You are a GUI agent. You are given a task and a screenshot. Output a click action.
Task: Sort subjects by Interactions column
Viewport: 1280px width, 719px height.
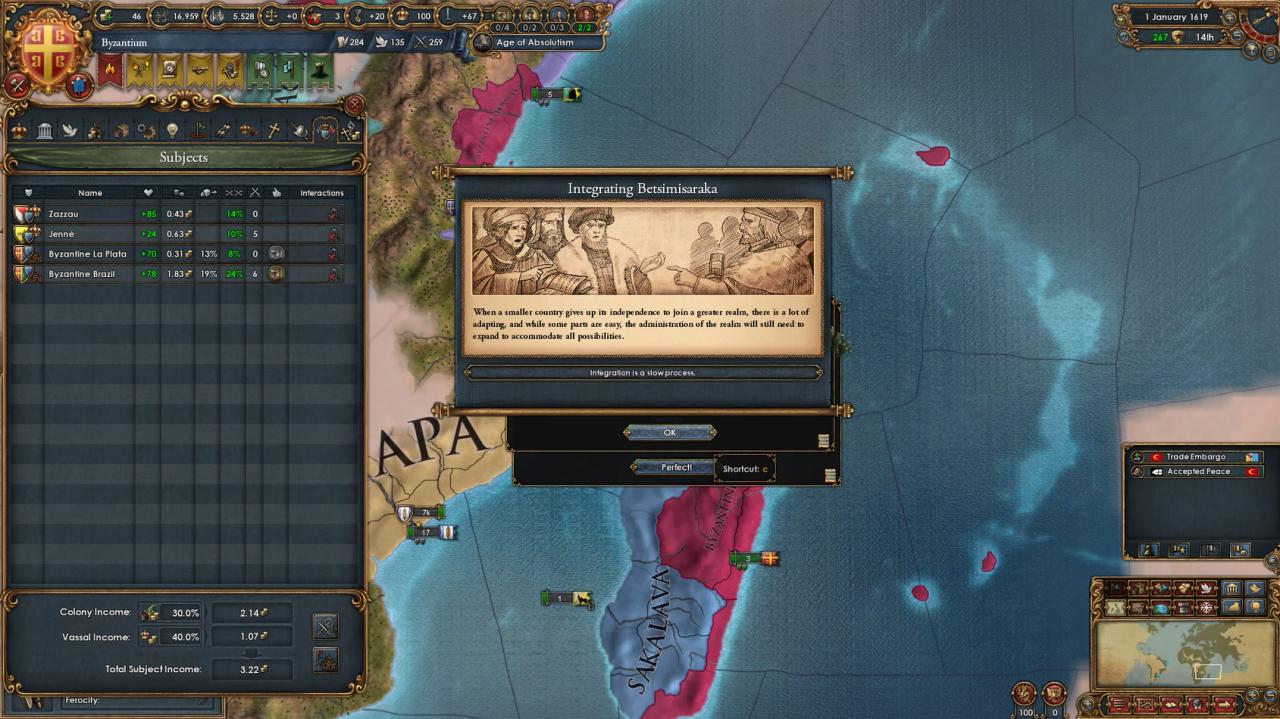click(x=321, y=193)
